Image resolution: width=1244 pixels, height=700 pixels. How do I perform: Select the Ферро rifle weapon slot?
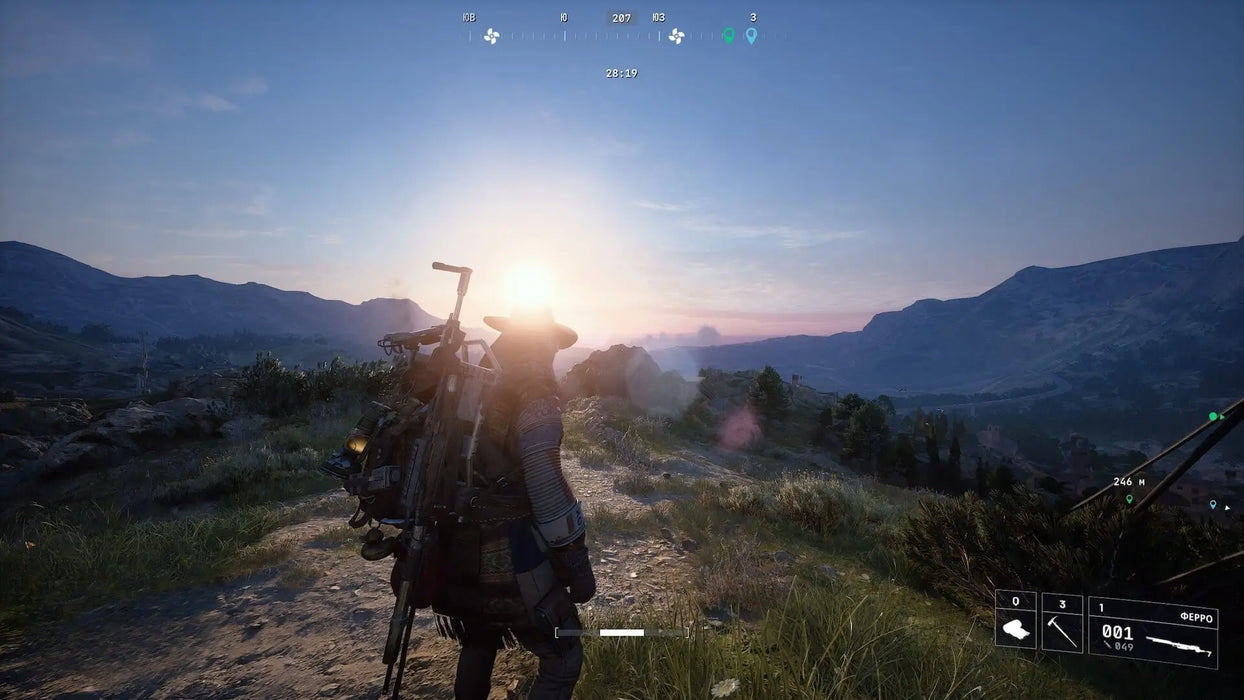pos(1152,632)
